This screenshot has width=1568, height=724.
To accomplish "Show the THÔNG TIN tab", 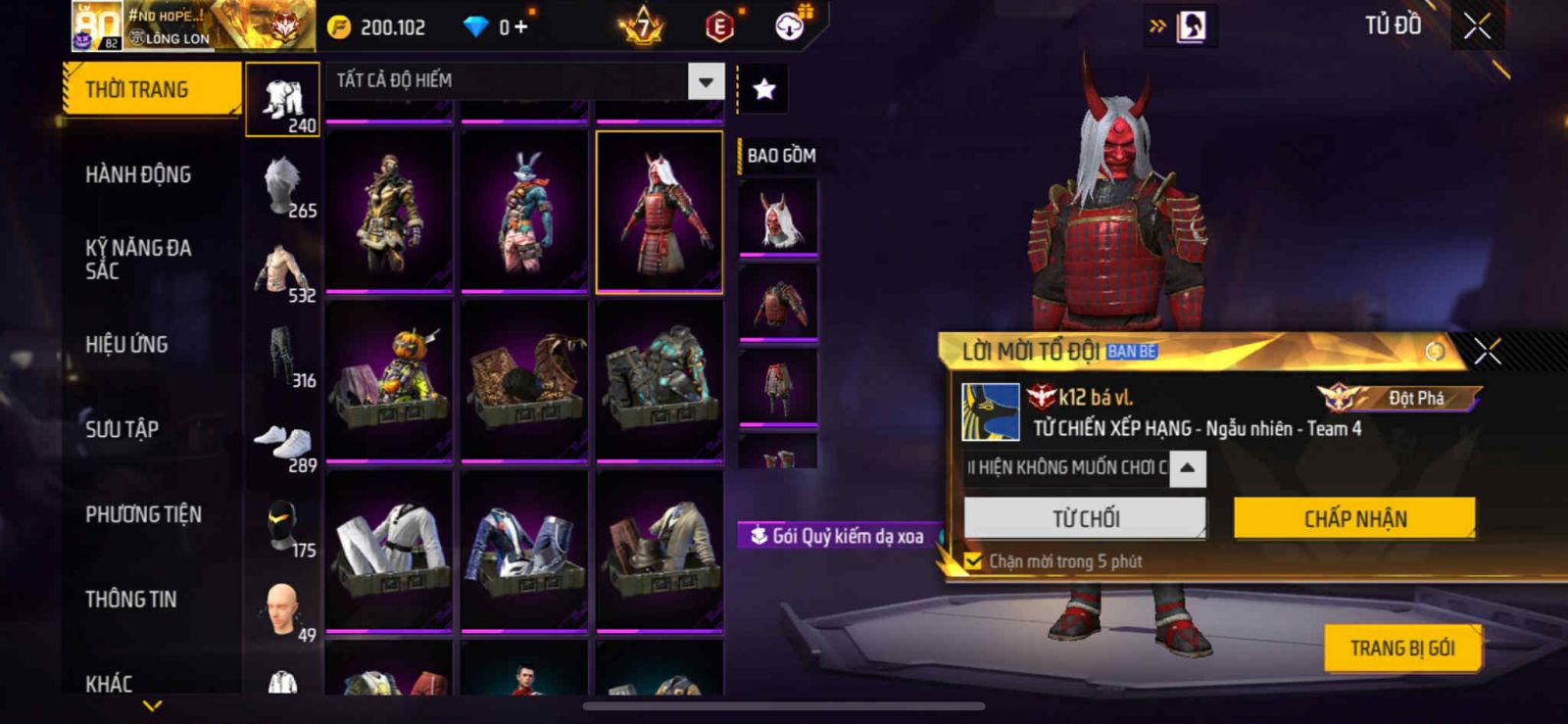I will click(x=131, y=600).
